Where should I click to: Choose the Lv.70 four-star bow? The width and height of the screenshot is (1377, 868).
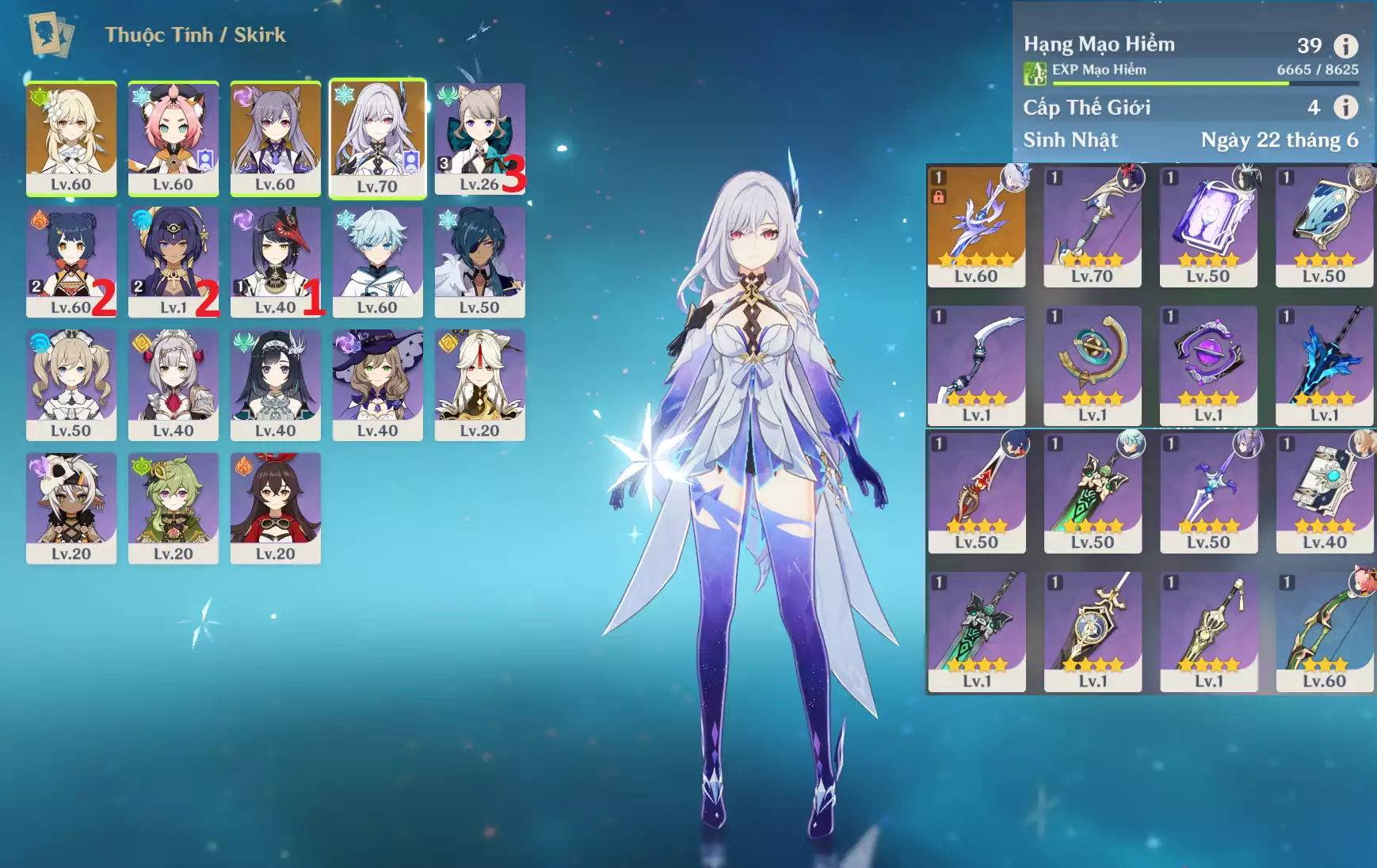click(1092, 226)
